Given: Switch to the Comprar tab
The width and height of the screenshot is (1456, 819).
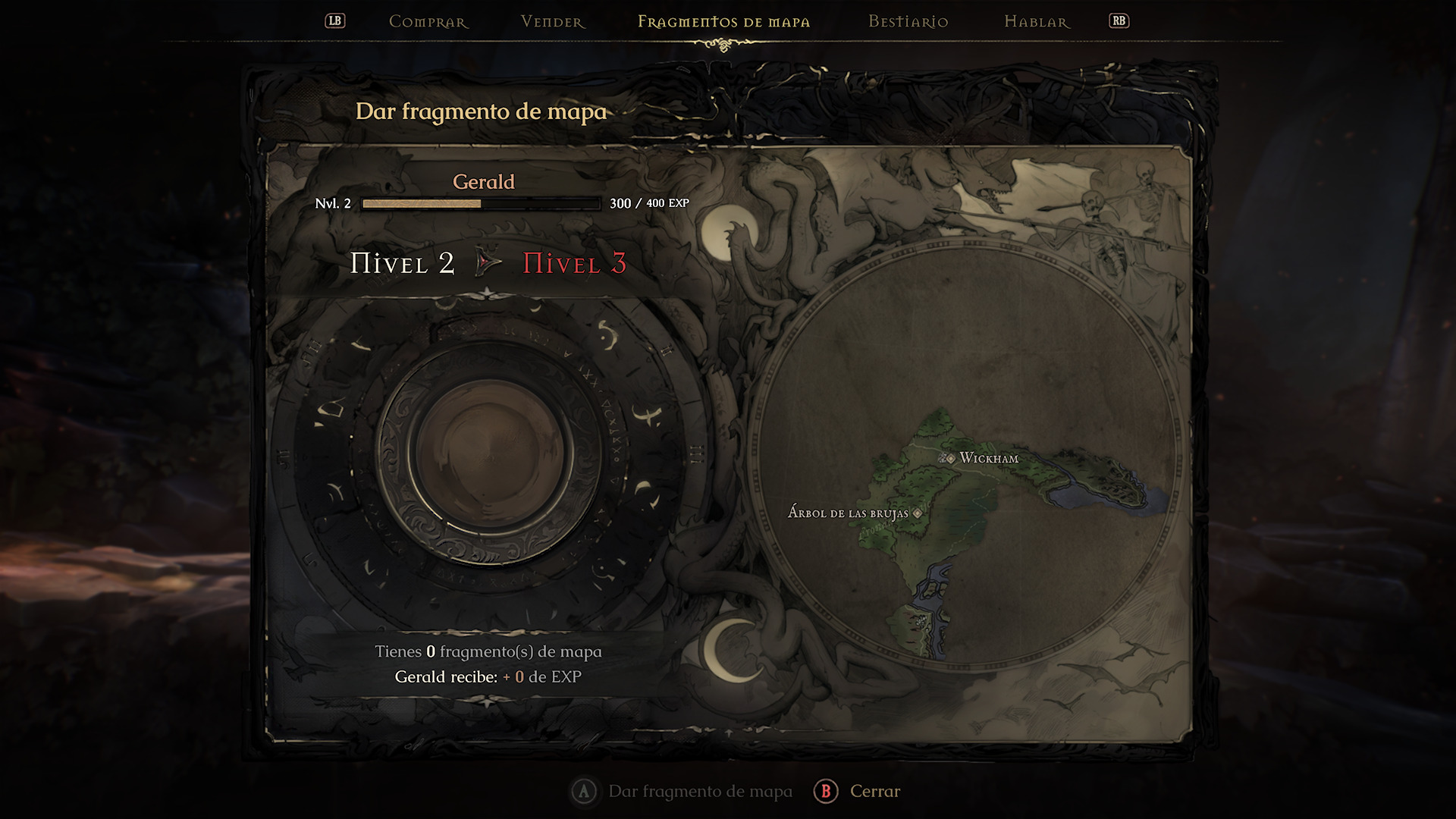Looking at the screenshot, I should [x=428, y=22].
